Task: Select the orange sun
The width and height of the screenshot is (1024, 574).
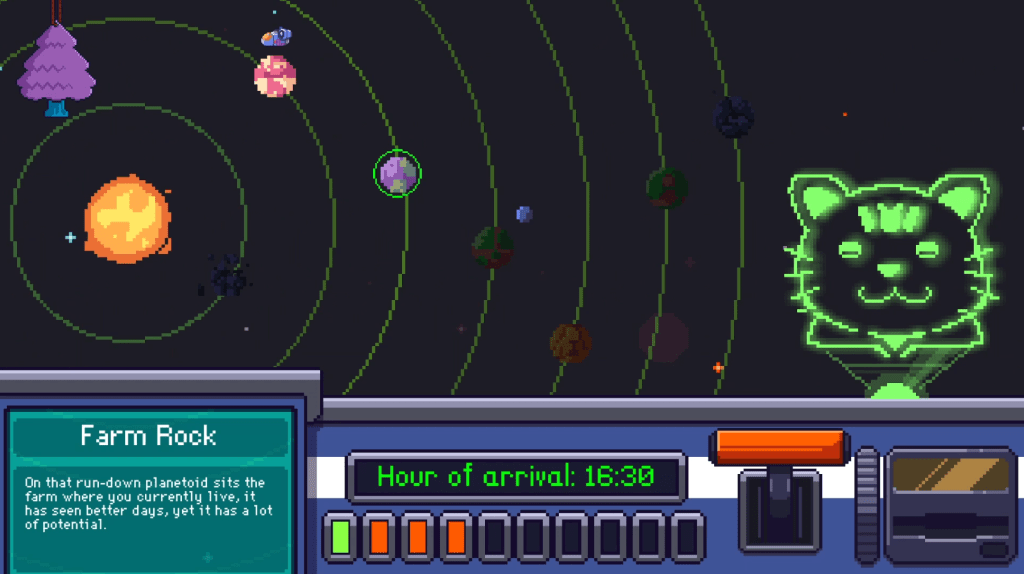Action: (x=127, y=220)
